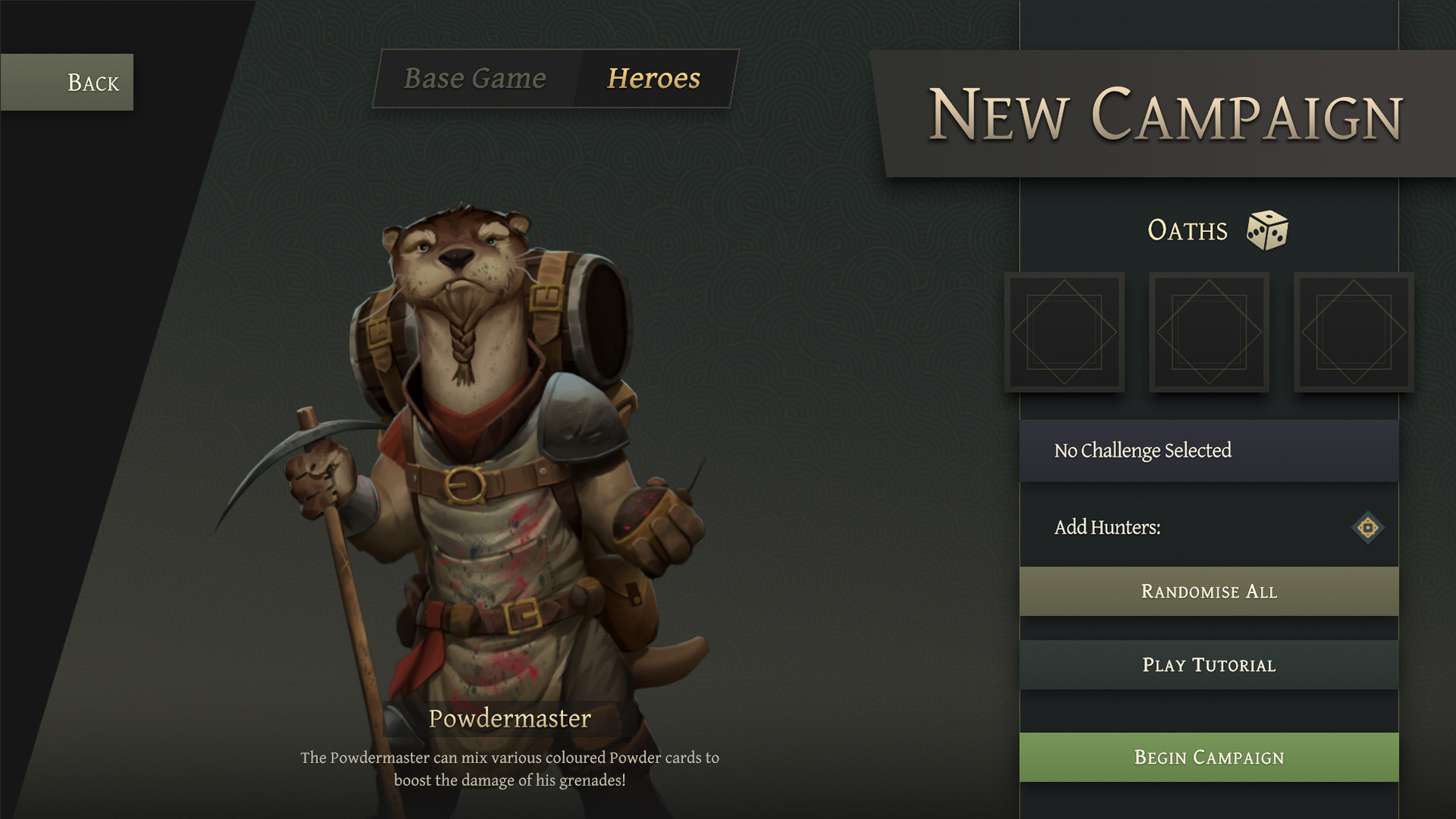Select the middle Oath slot
The width and height of the screenshot is (1456, 819).
click(1209, 332)
